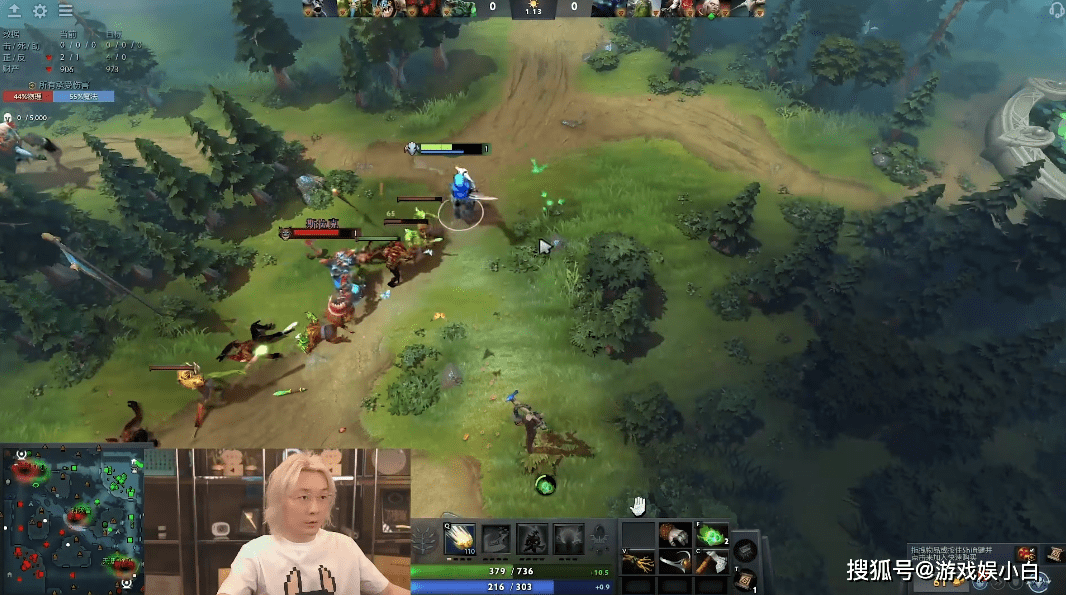Screen dimensions: 1066x595
Task: Open the scroll button in the bottom-right corner
Action: tap(1056, 553)
